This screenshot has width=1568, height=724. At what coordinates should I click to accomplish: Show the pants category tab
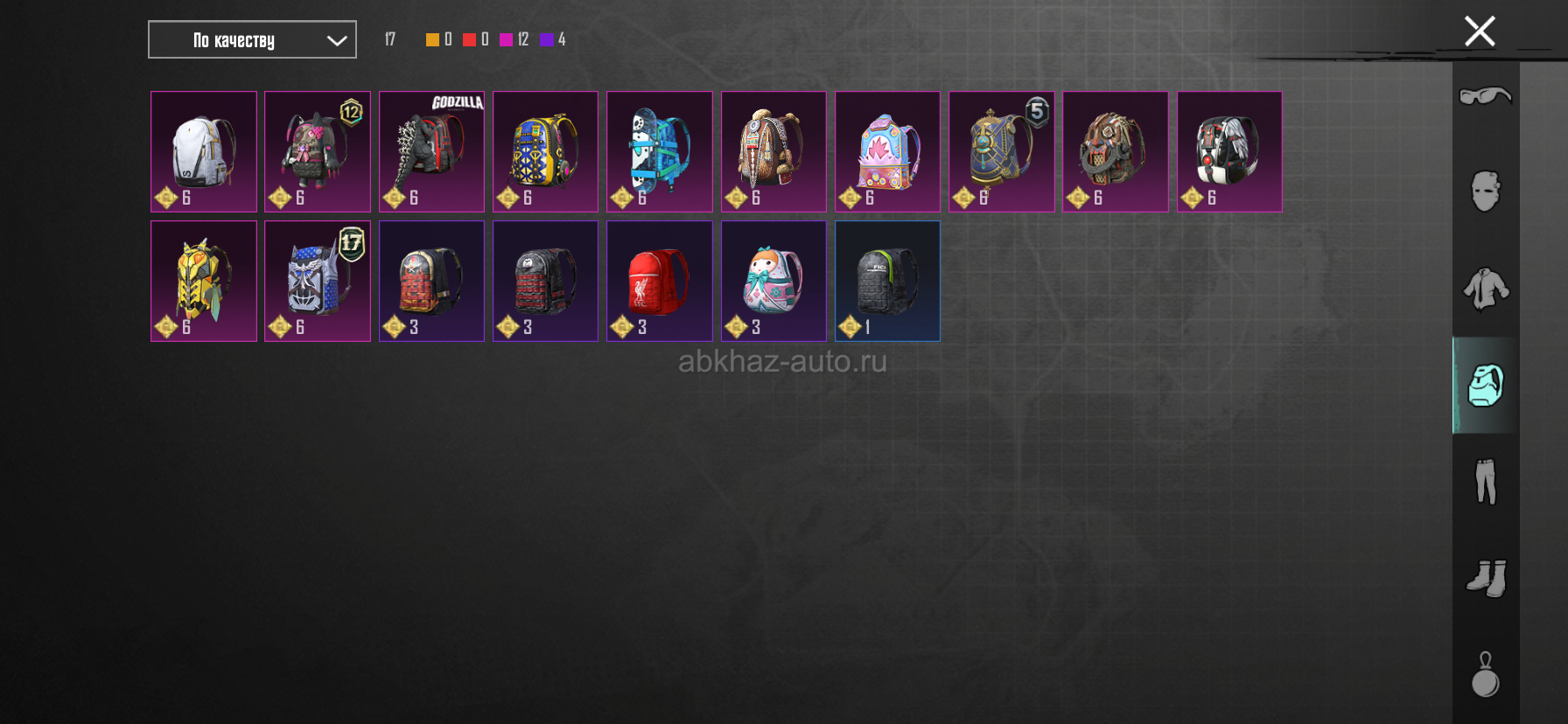[1486, 482]
